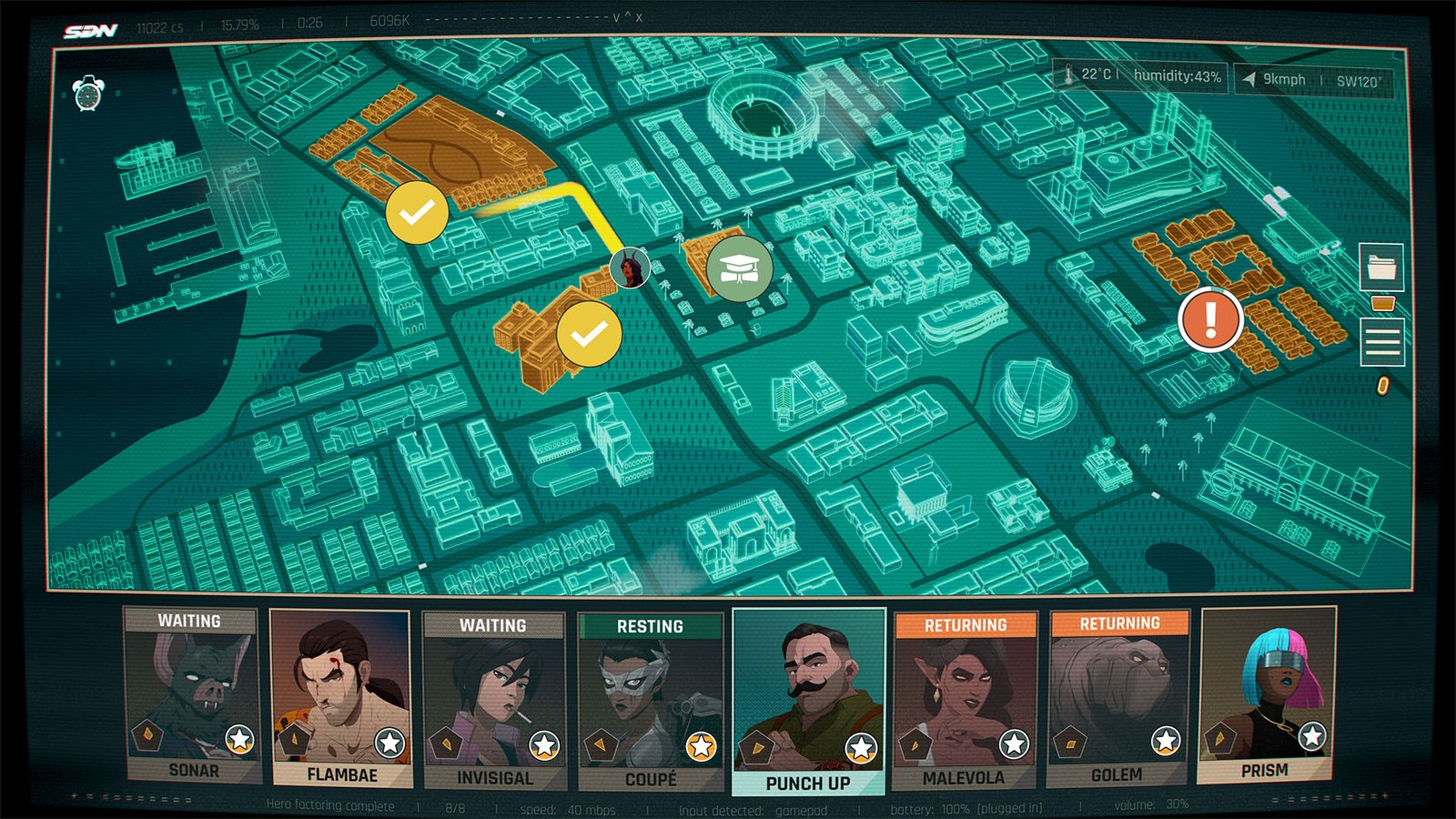Select the graduation cap marker on the map
This screenshot has width=1456, height=819.
740,267
